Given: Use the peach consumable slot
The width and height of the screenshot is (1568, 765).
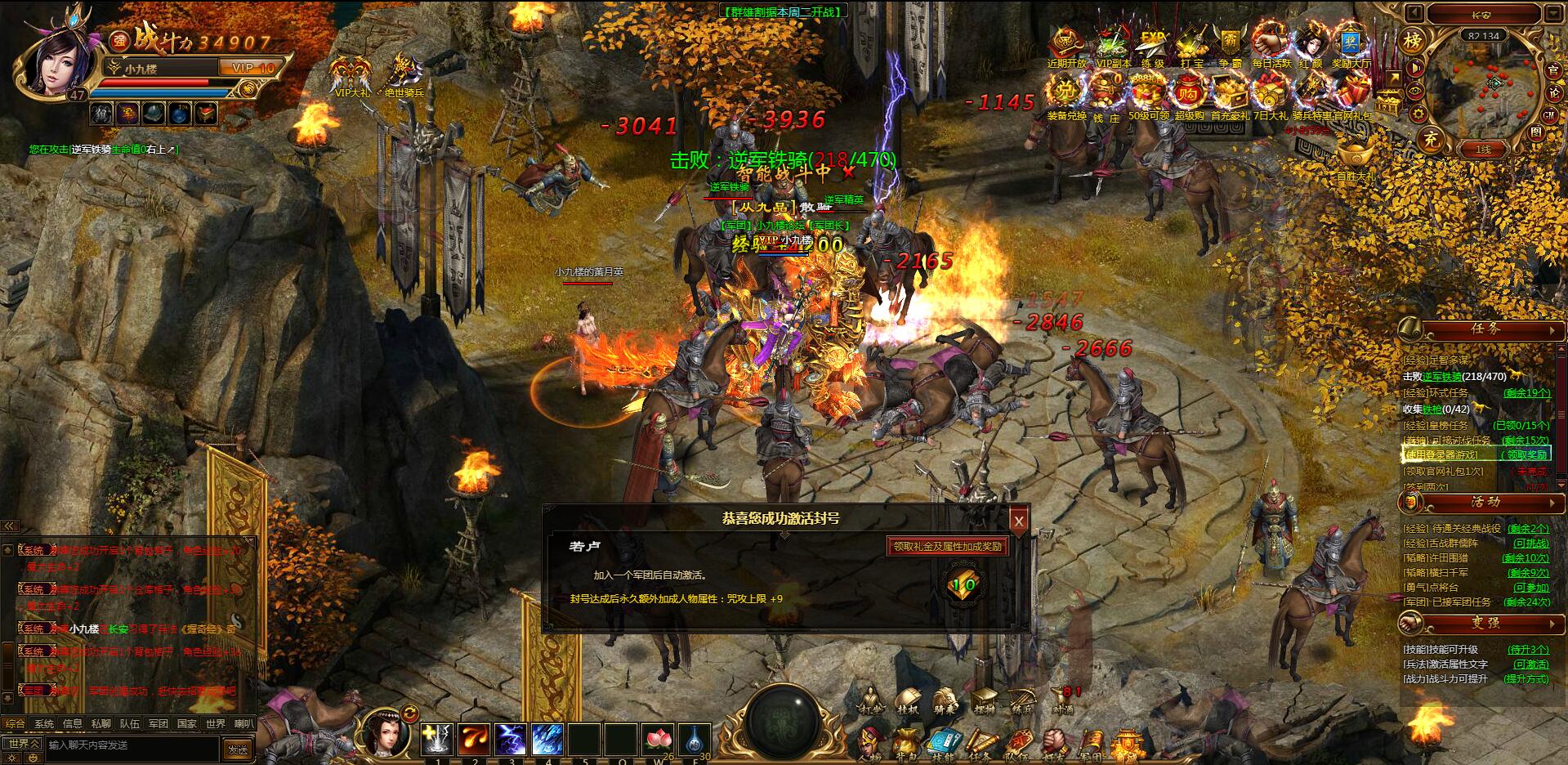Looking at the screenshot, I should point(658,740).
